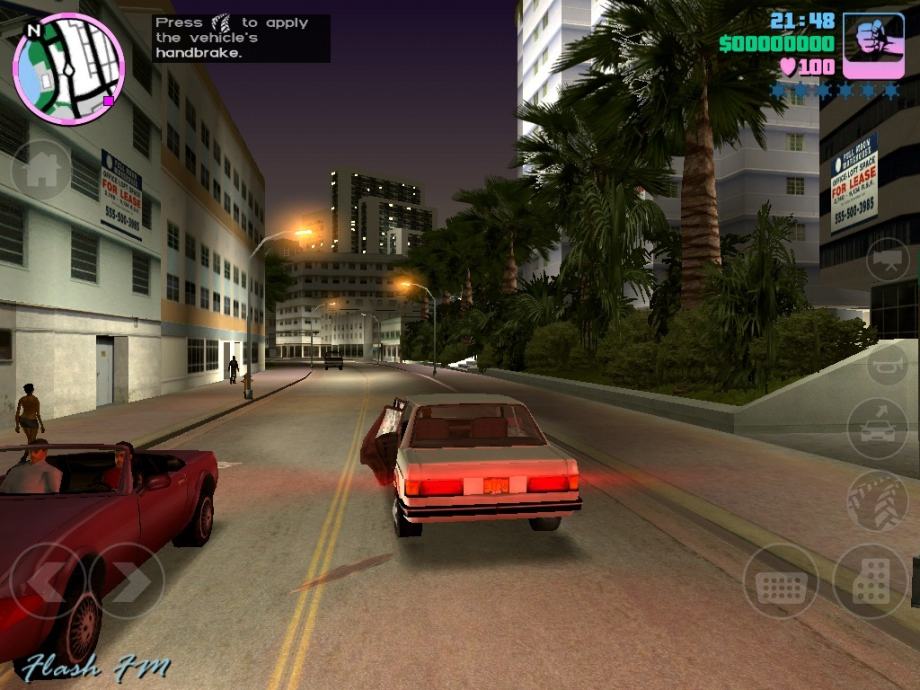Image resolution: width=920 pixels, height=690 pixels.
Task: Tap the accelerator pedal button
Action: point(870,581)
